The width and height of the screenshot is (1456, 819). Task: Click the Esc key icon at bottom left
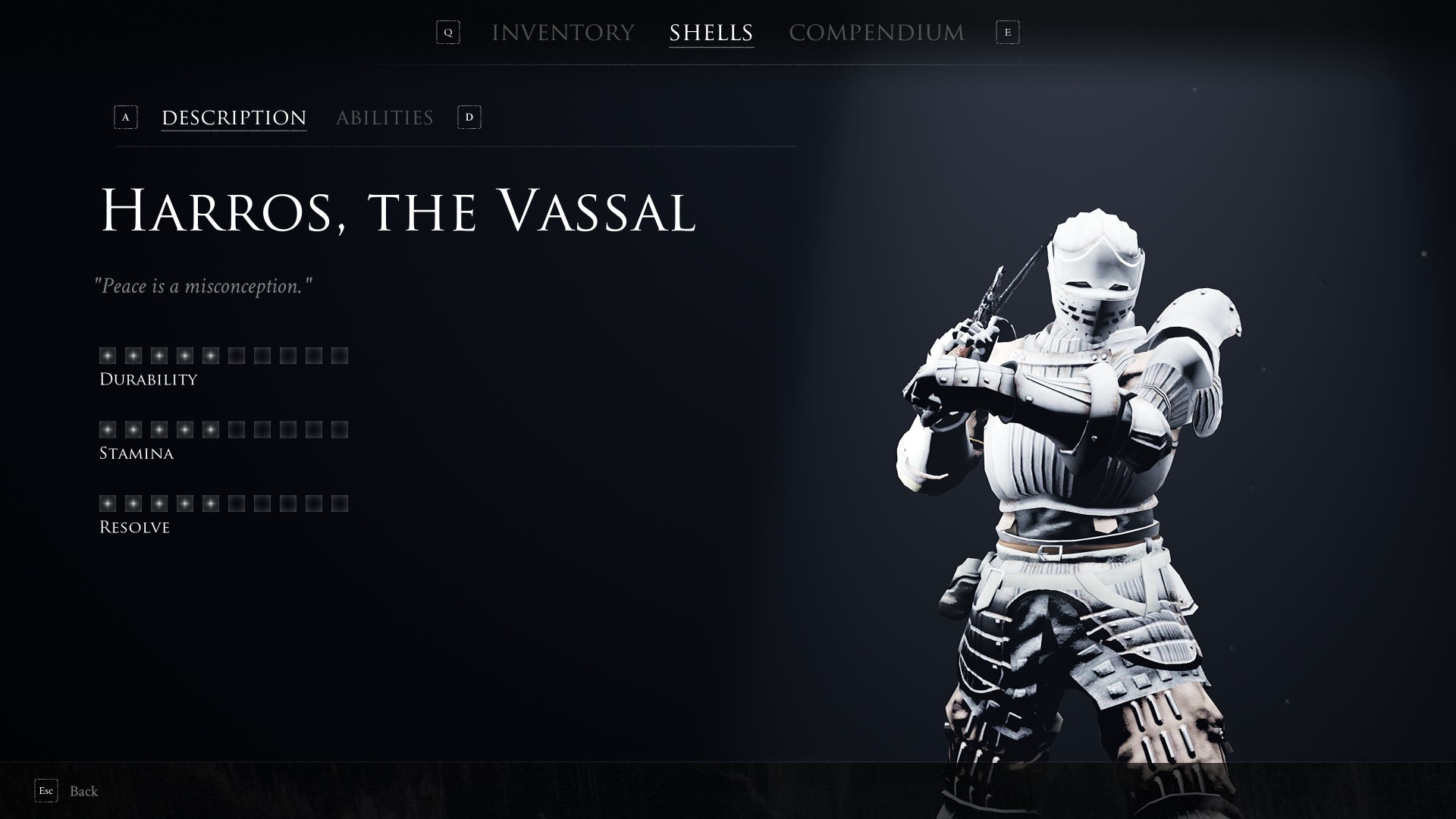(46, 791)
